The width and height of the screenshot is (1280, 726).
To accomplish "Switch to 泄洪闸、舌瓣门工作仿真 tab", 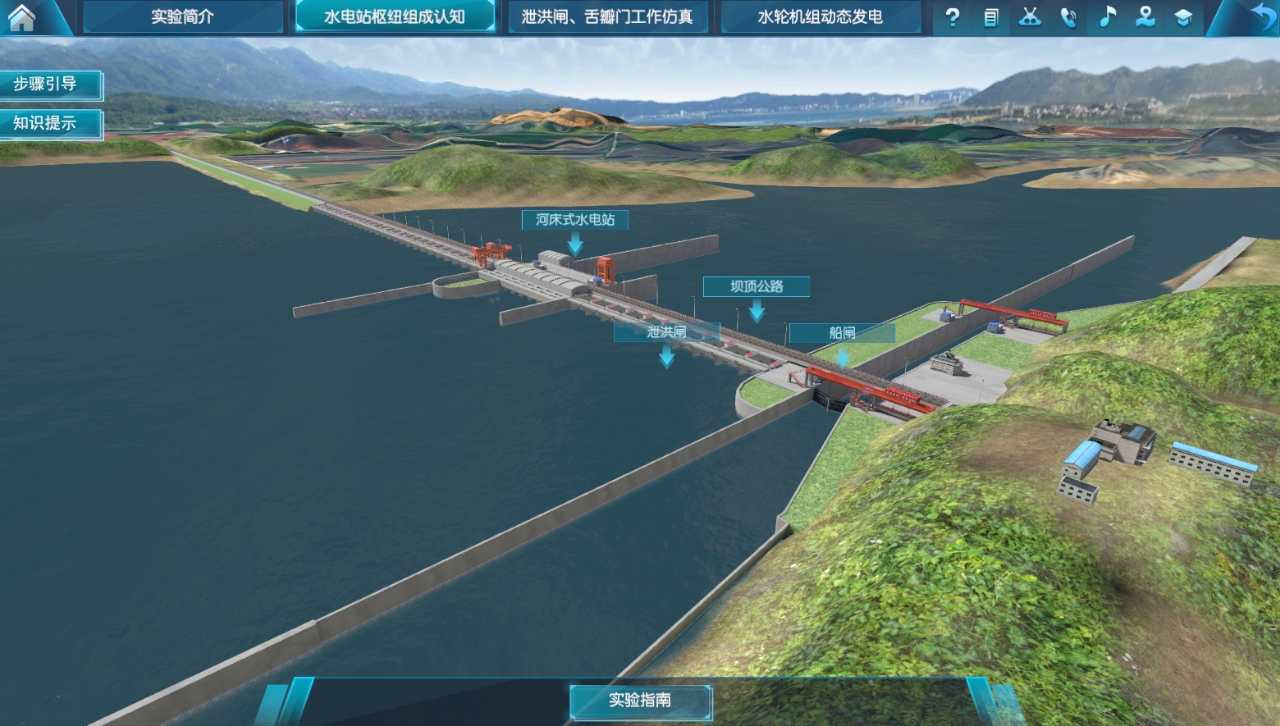I will 608,17.
